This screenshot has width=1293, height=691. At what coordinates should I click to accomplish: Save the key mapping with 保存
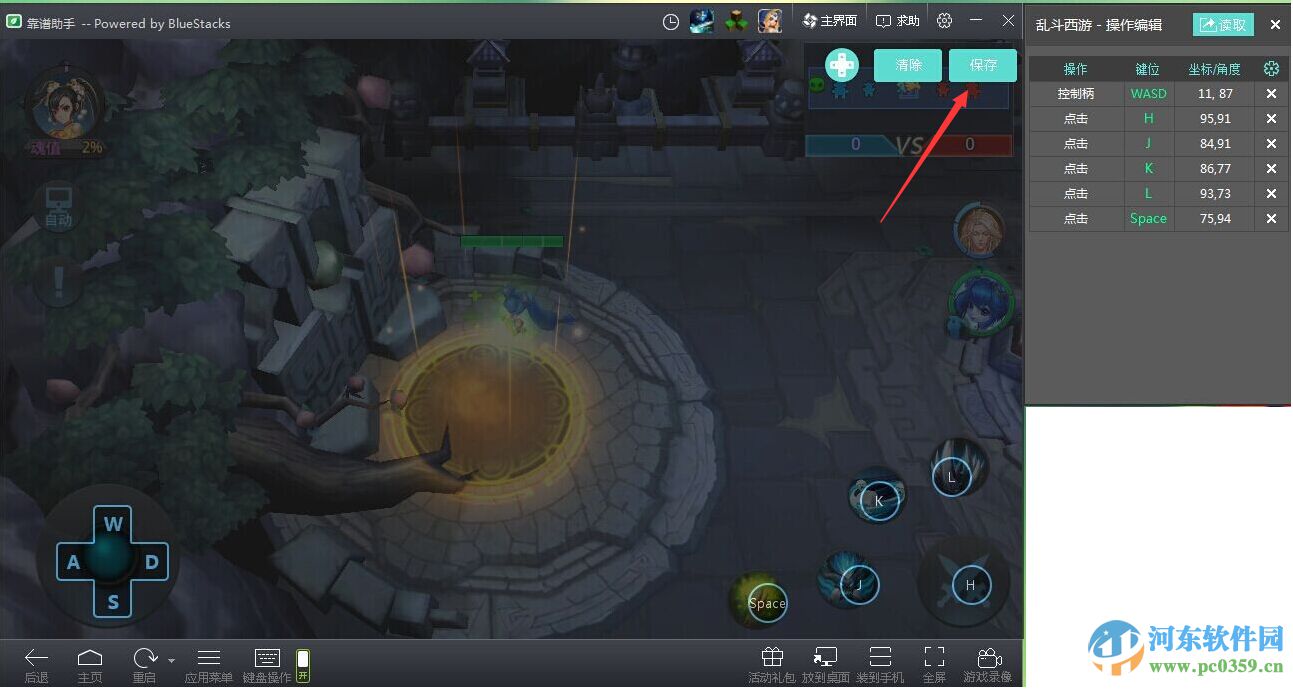(982, 65)
